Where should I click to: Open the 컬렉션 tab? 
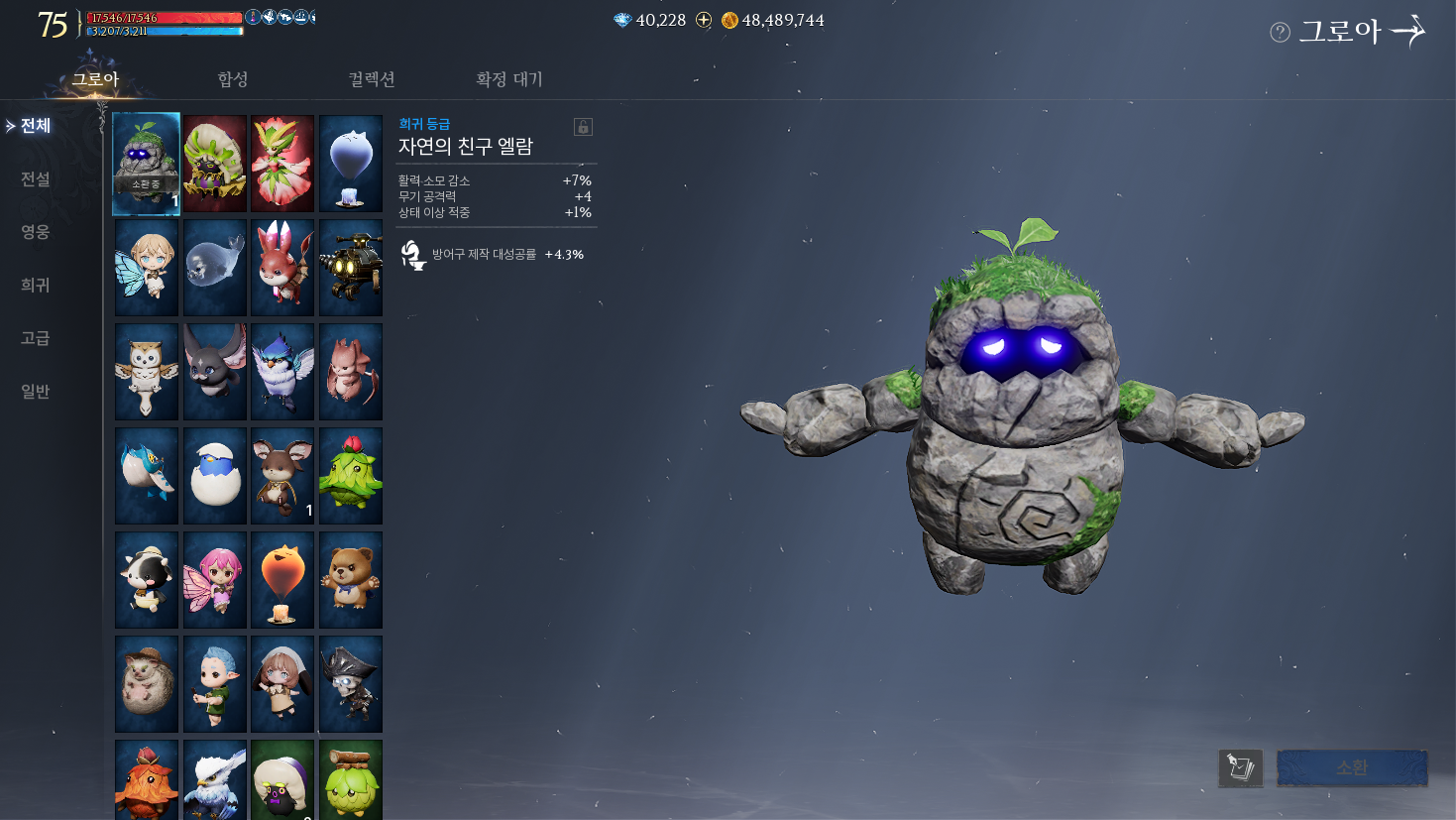point(372,79)
